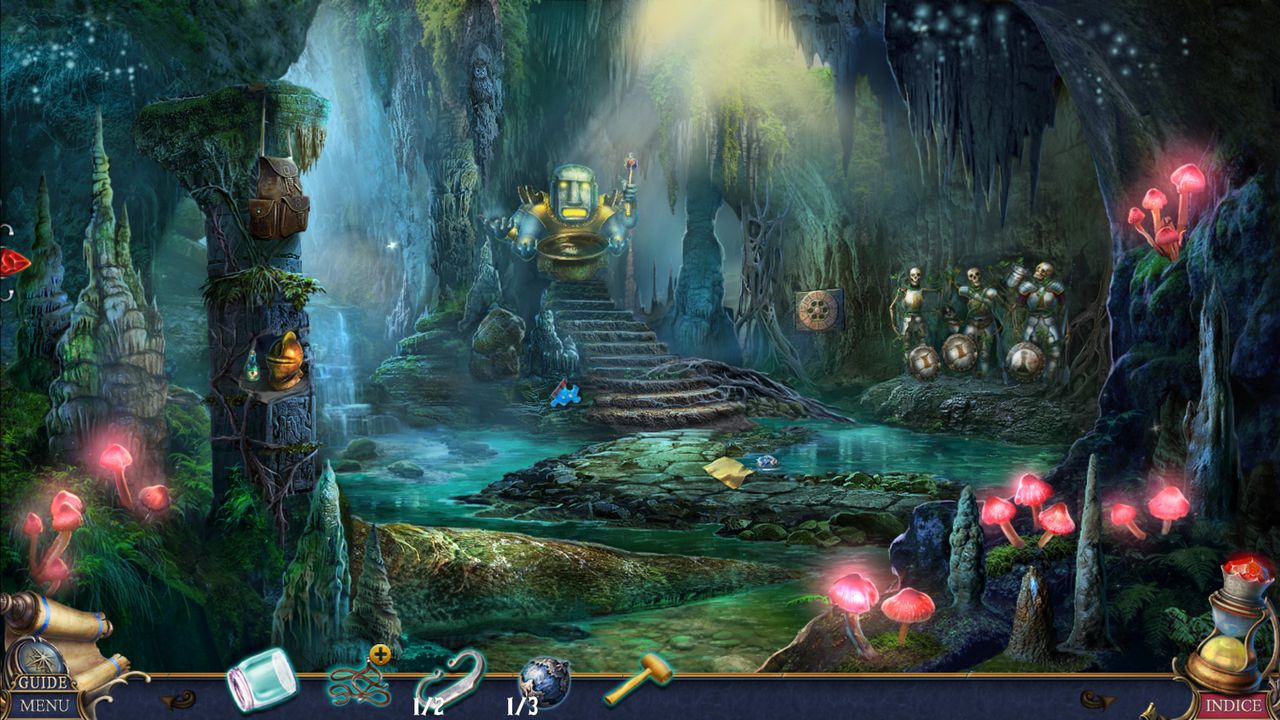The width and height of the screenshot is (1280, 720).
Task: Open the strategy Guide
Action: [43, 683]
